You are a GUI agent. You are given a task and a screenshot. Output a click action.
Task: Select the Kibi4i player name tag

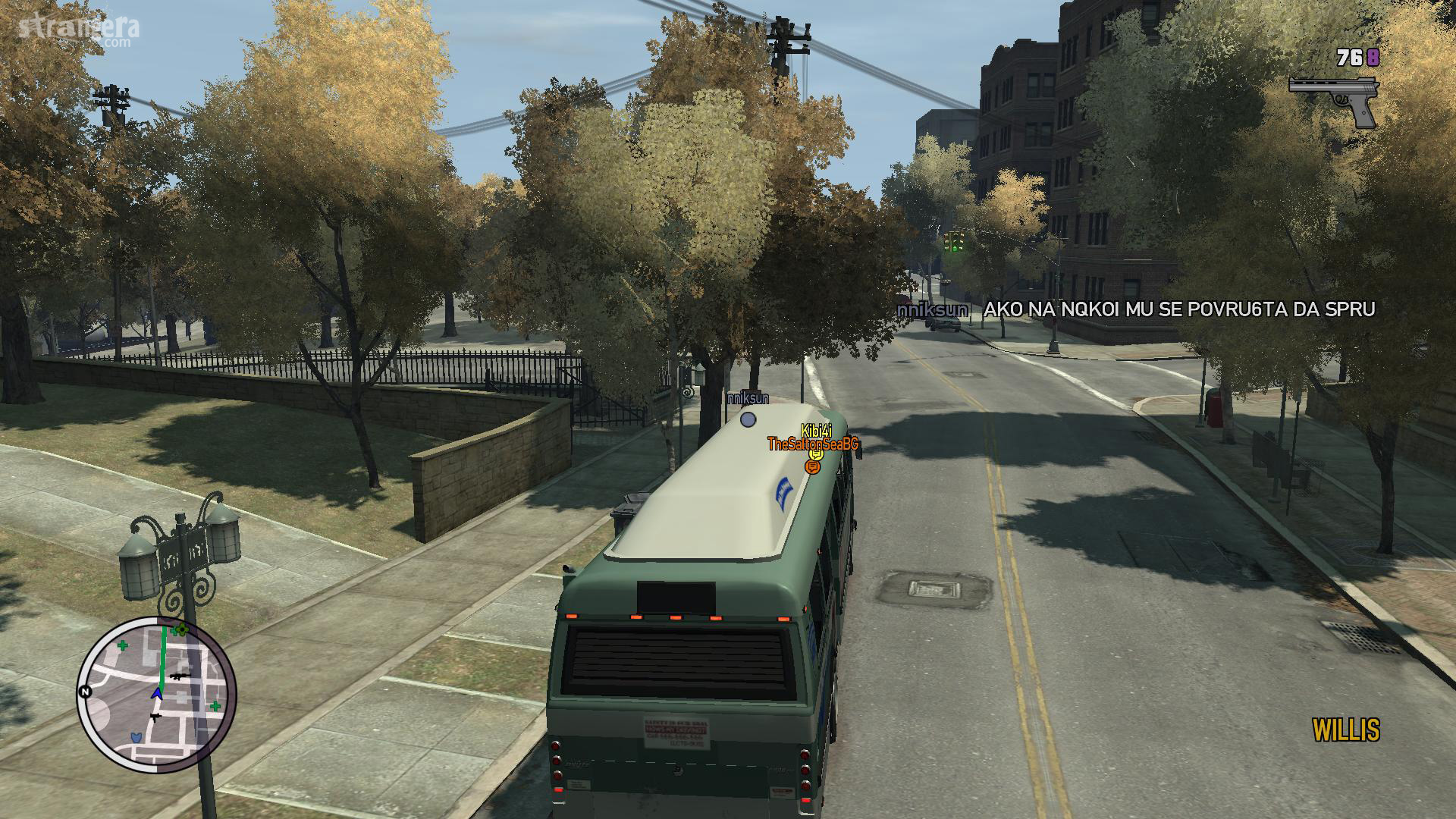click(816, 431)
